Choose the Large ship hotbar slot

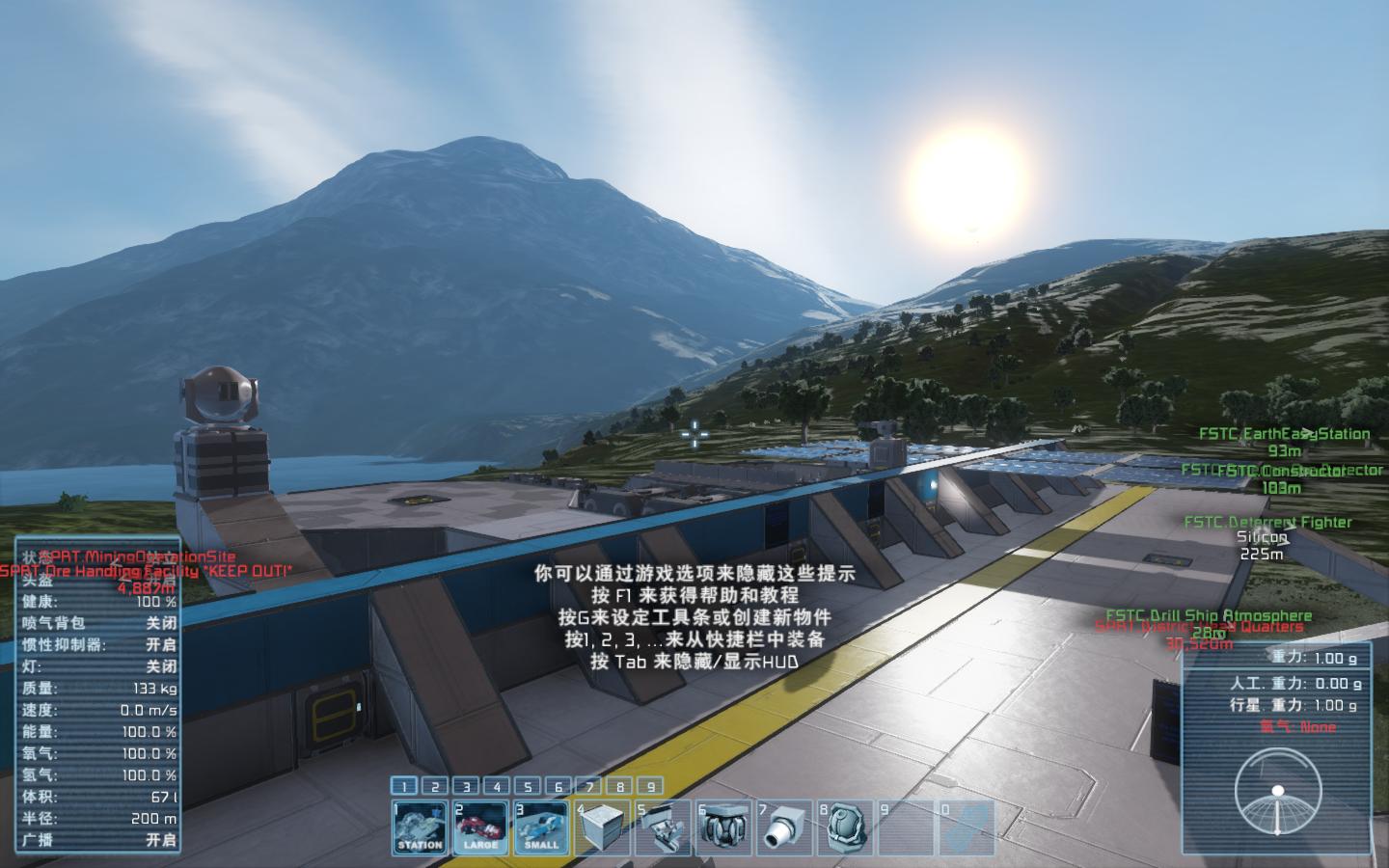click(480, 827)
